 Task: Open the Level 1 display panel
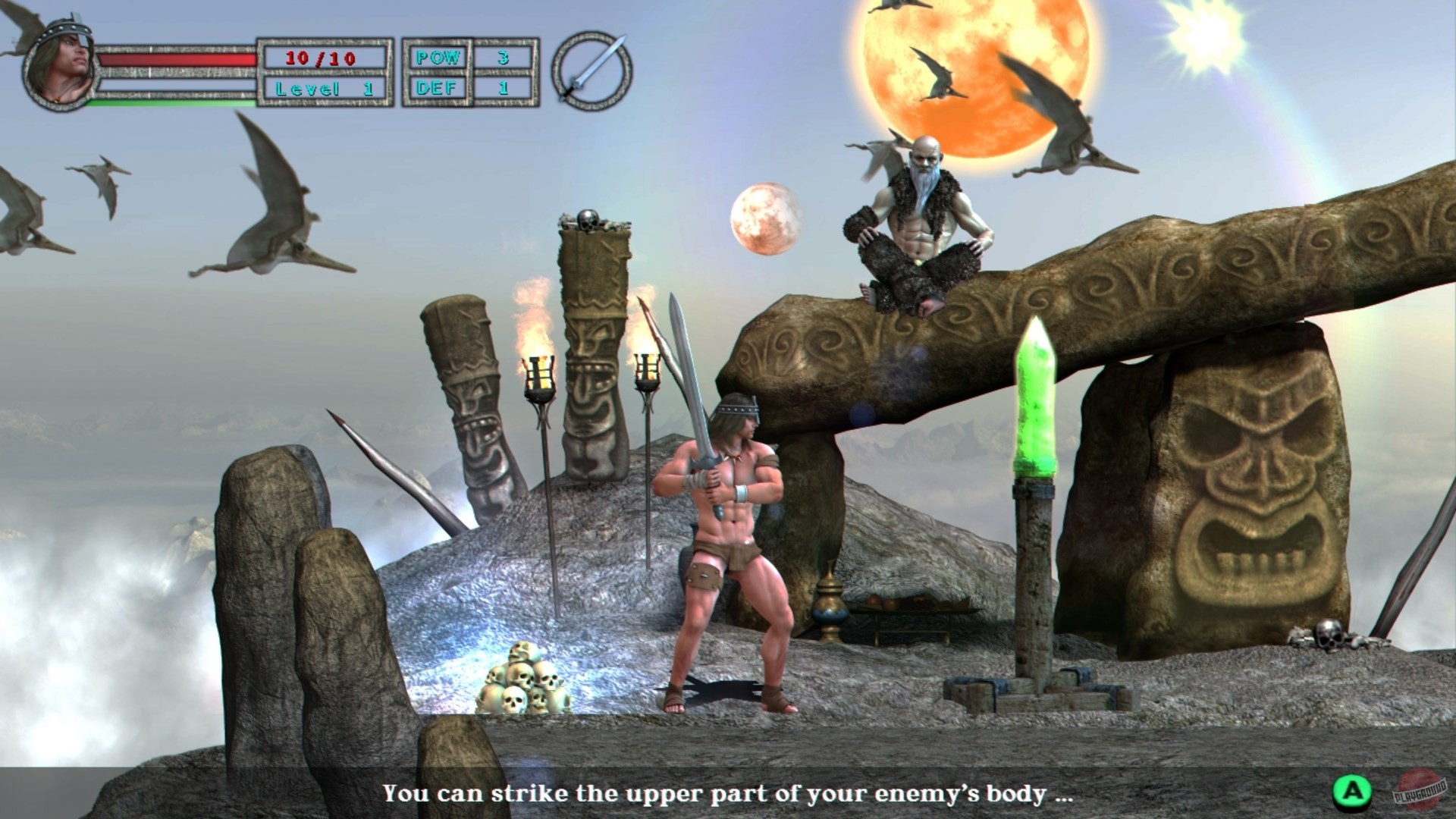[326, 87]
